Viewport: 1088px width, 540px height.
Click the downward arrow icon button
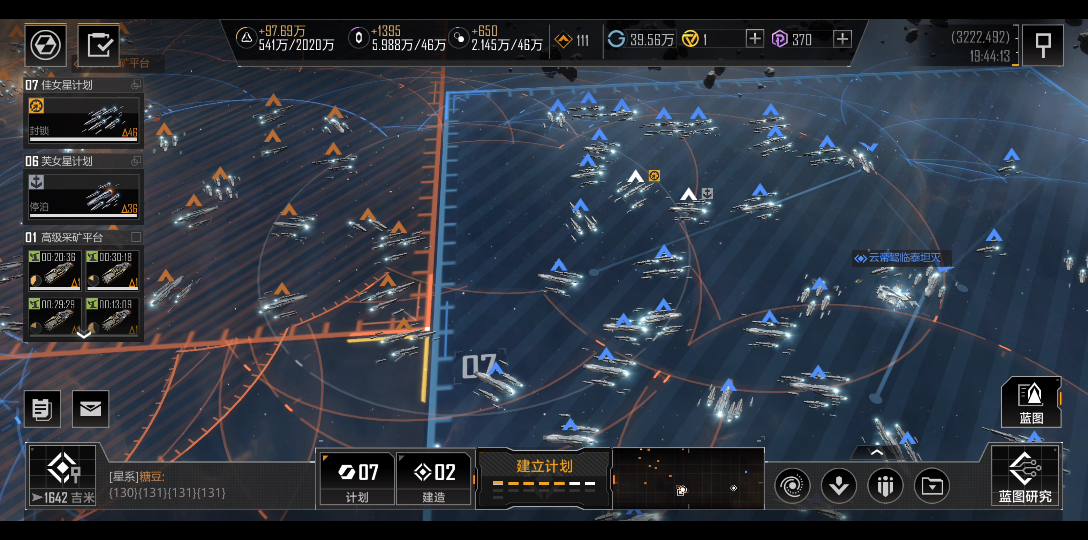pos(838,486)
